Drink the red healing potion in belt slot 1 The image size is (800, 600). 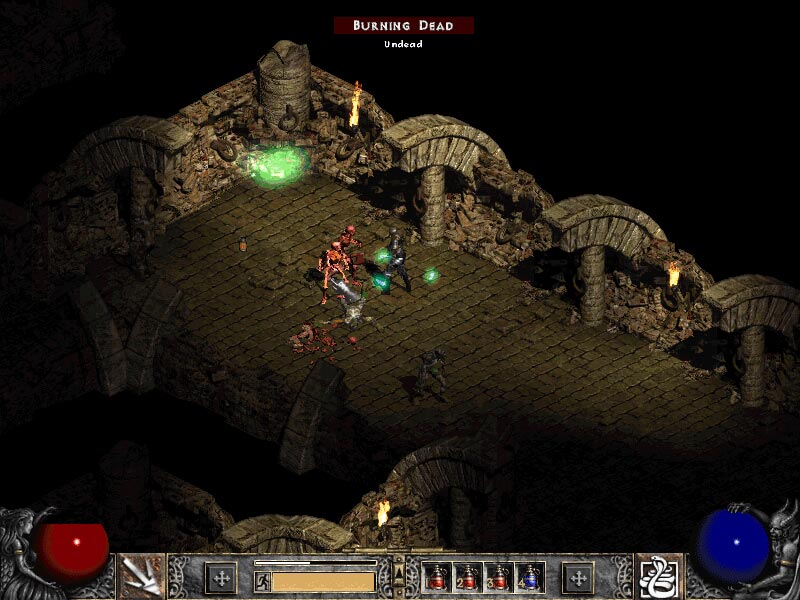click(x=437, y=577)
